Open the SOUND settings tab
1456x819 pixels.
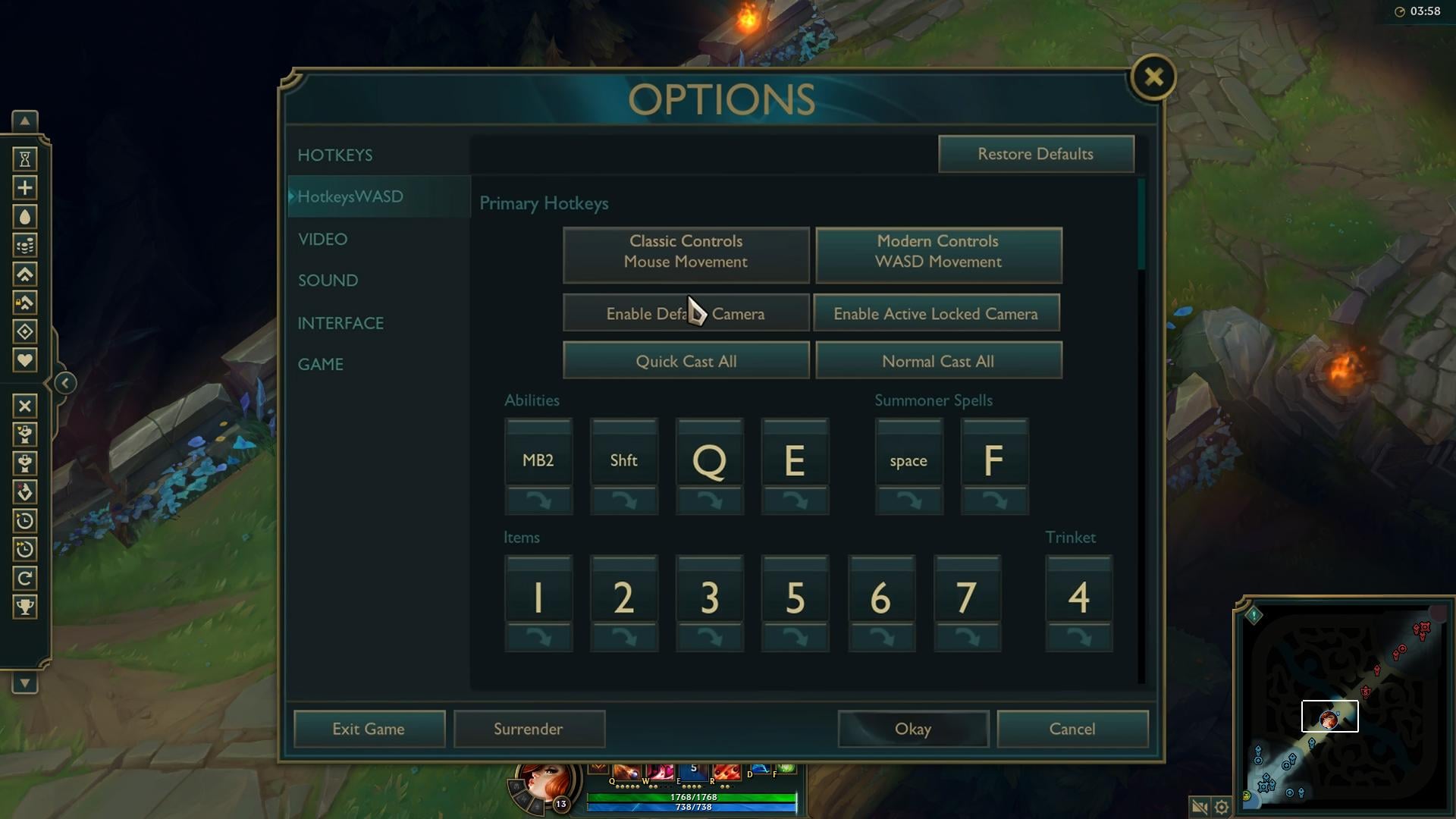328,280
